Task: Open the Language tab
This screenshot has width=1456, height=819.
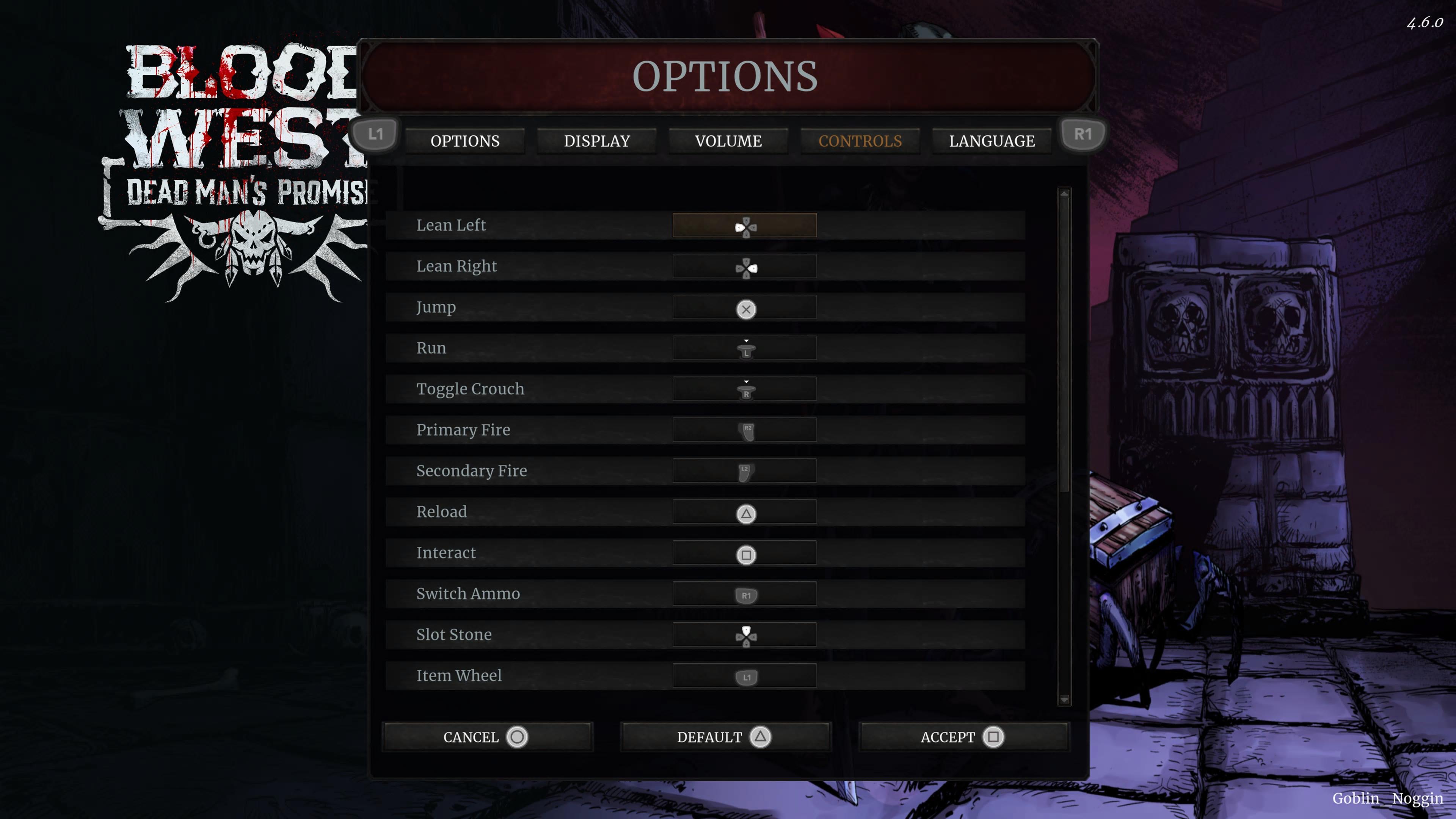Action: 992,141
